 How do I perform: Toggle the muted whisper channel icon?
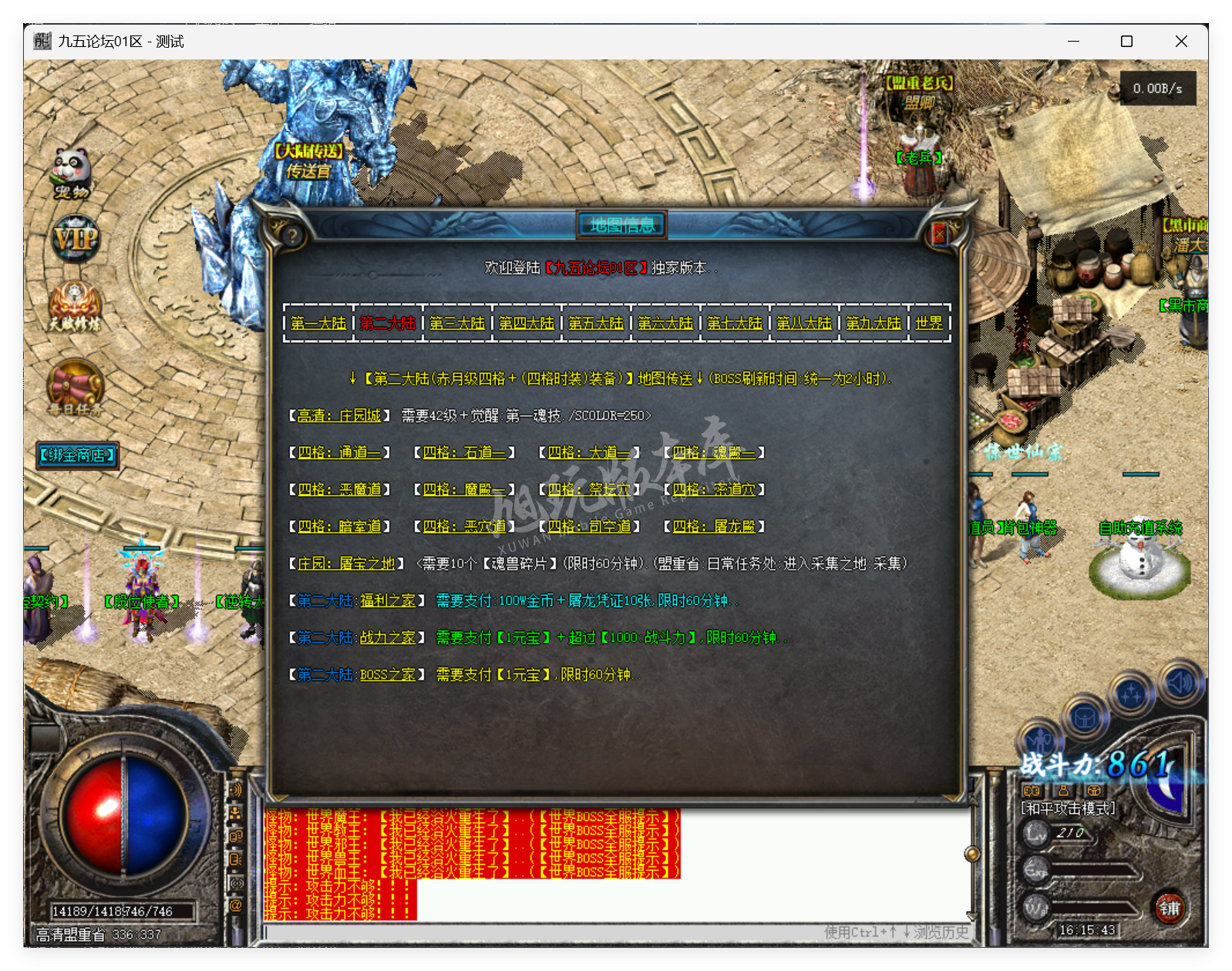[235, 882]
